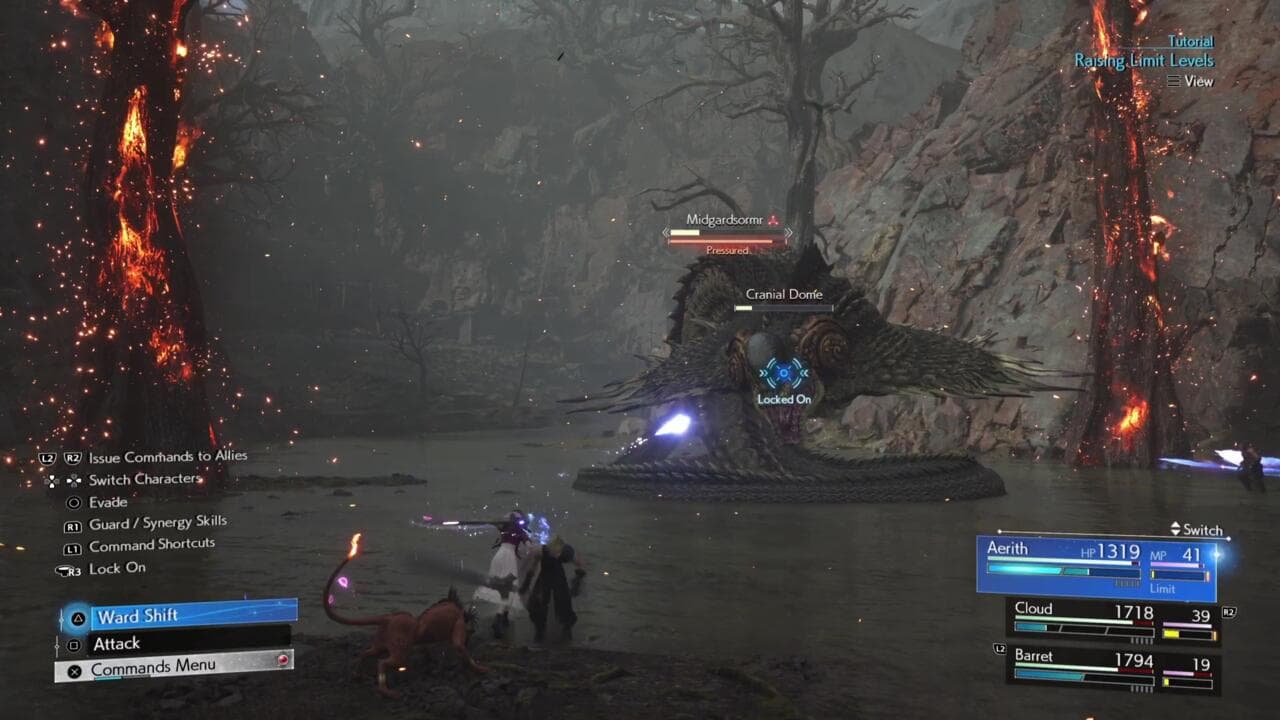Click the Pressured status label under Midgardsormr
Screen dimensions: 1280x720
coord(729,252)
